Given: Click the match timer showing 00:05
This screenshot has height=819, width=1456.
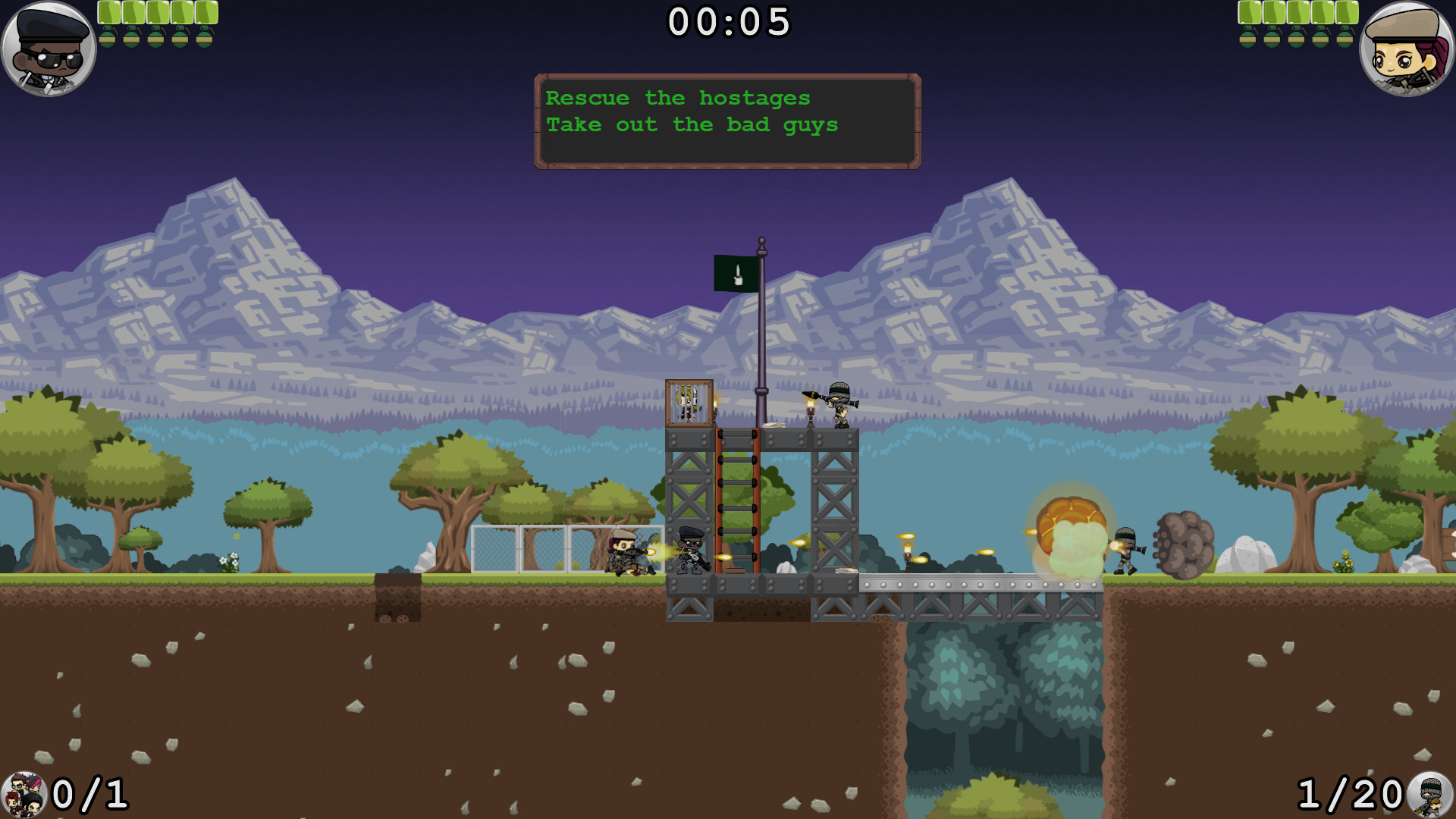Looking at the screenshot, I should click(x=728, y=21).
